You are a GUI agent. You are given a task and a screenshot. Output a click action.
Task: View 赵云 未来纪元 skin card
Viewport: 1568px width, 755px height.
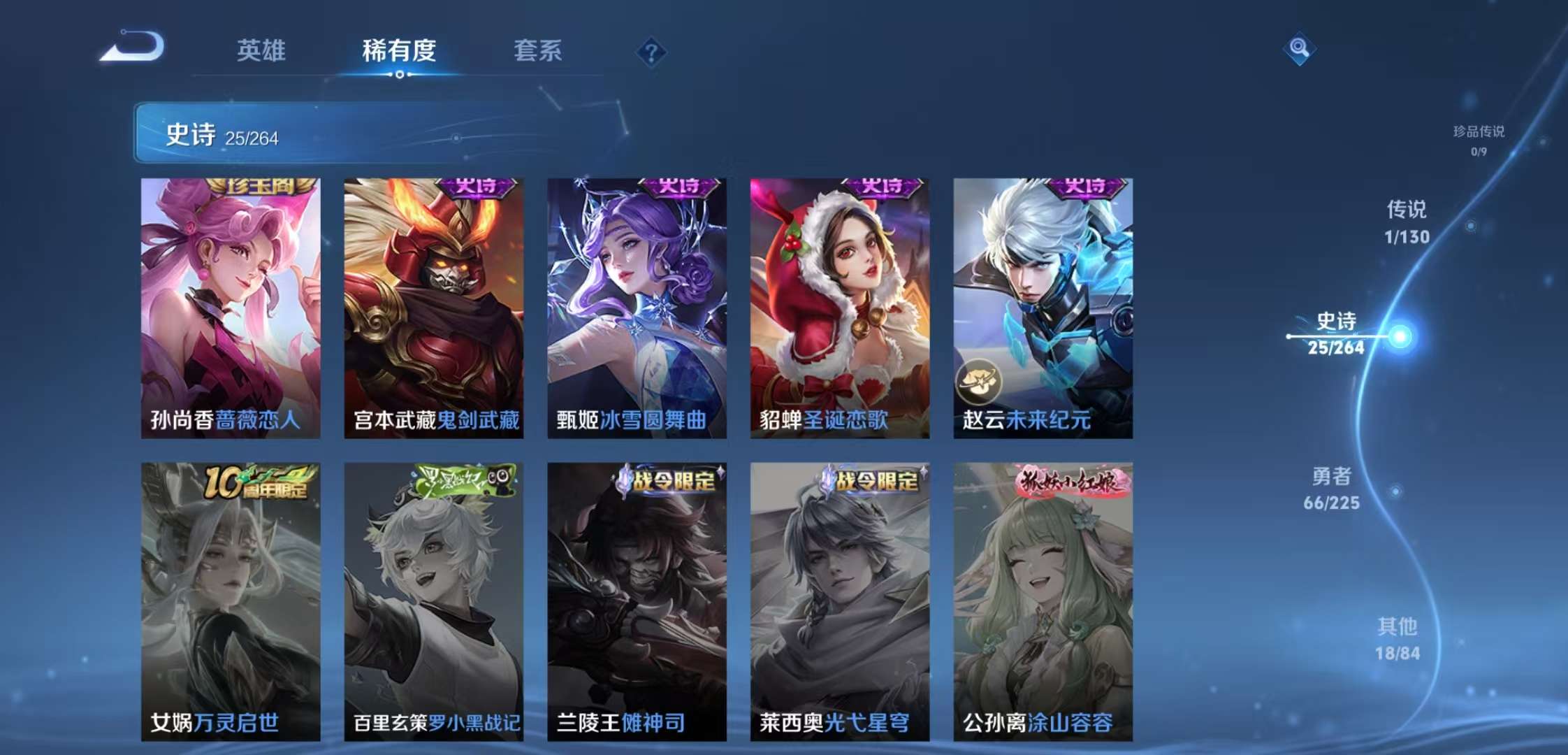[x=1043, y=308]
